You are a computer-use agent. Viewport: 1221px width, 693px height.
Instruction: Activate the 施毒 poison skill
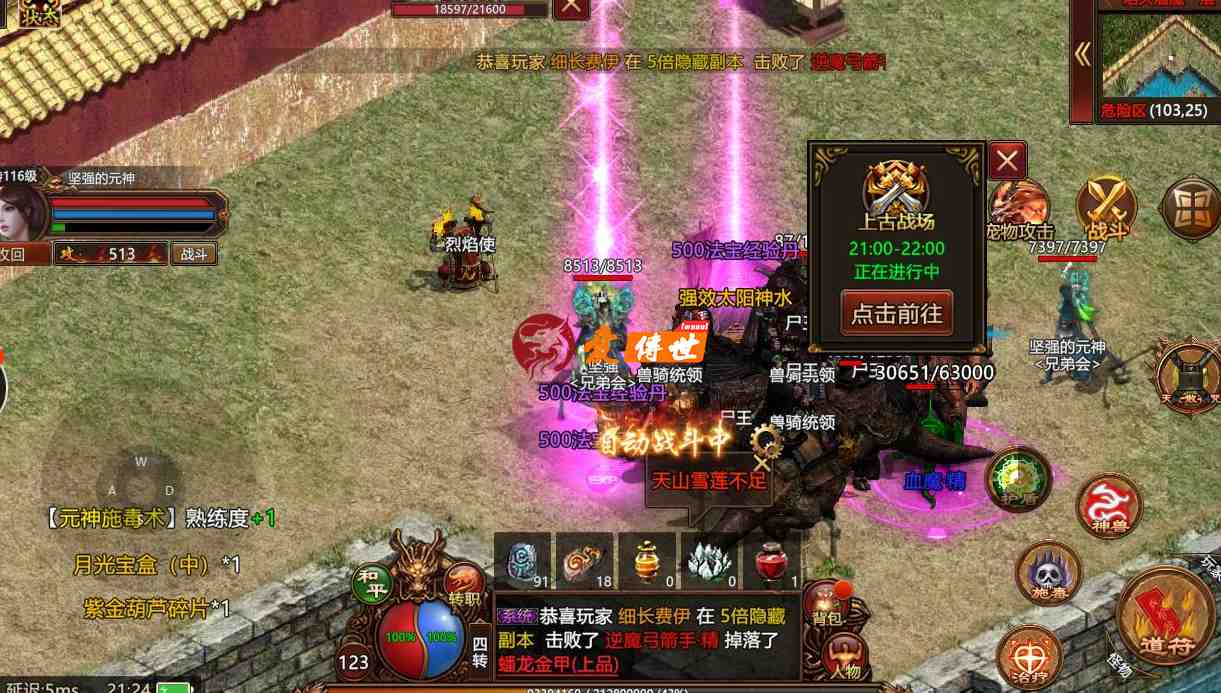coord(1048,575)
